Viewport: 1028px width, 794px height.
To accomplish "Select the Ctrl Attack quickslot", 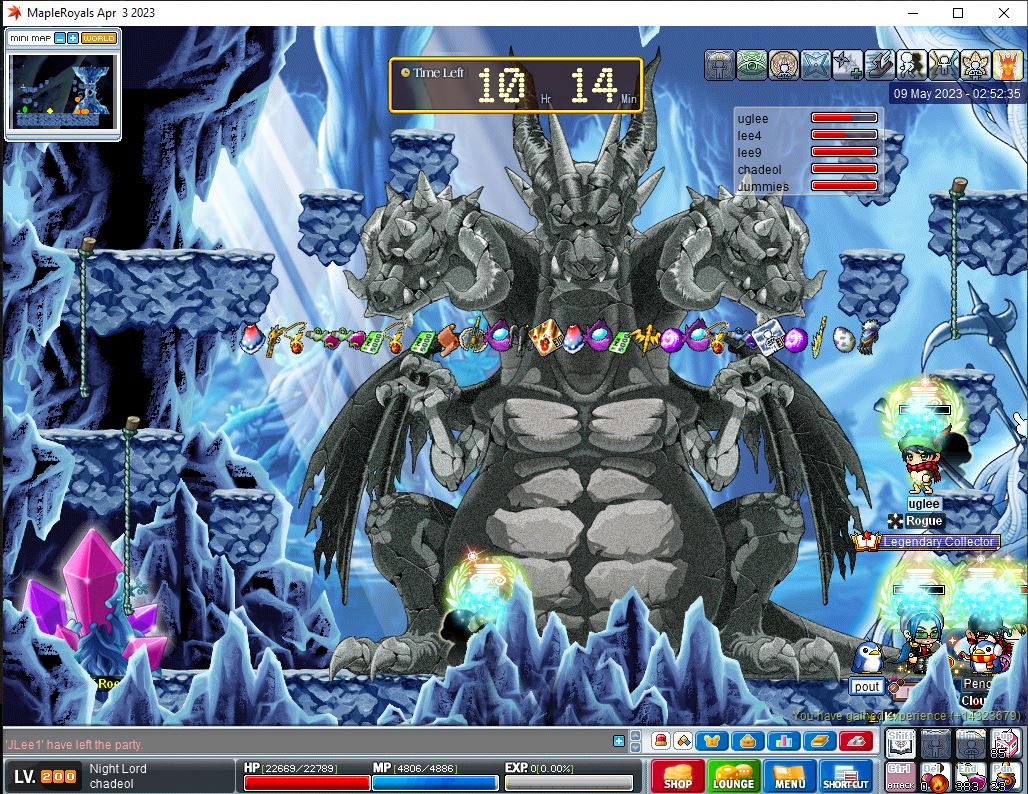I will click(x=900, y=776).
